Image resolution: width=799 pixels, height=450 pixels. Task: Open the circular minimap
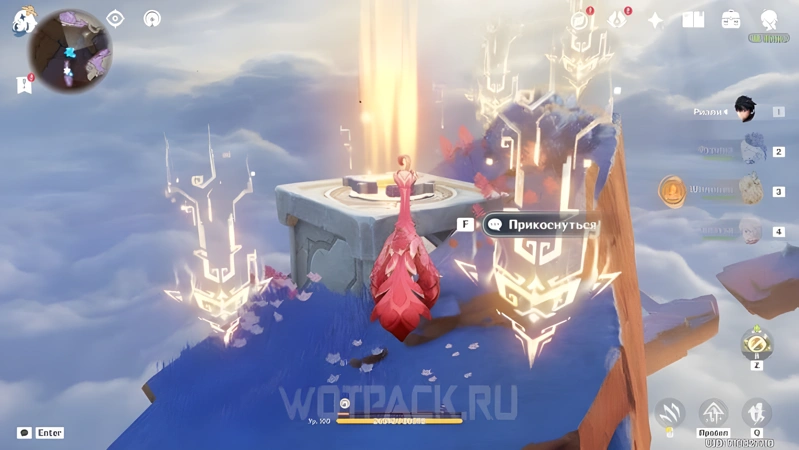[x=70, y=50]
